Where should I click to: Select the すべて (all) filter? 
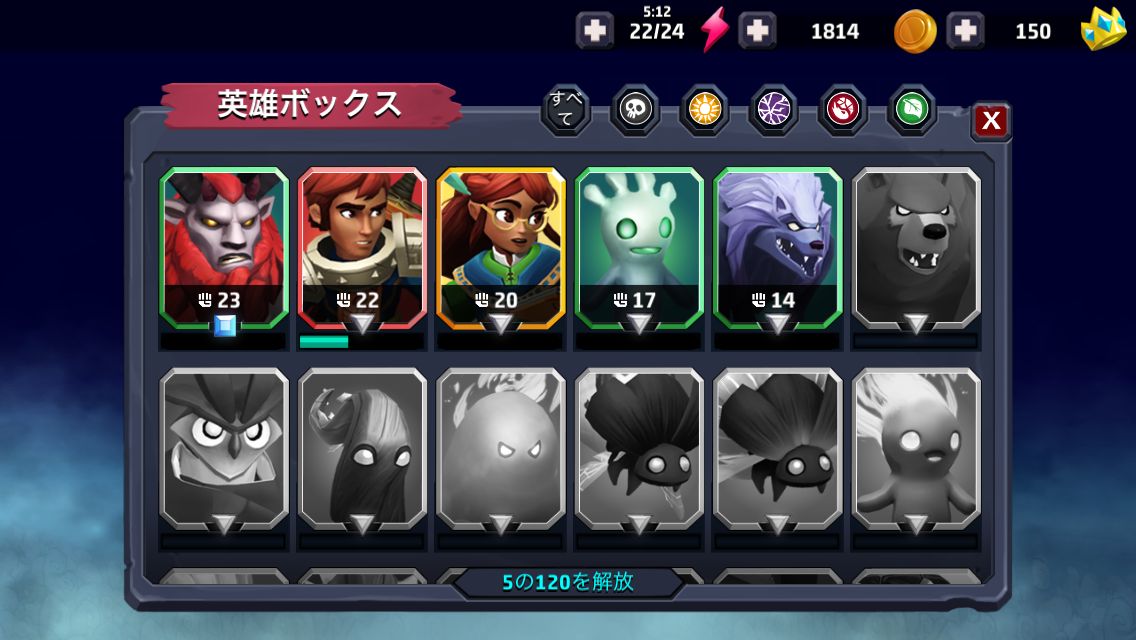[x=565, y=110]
